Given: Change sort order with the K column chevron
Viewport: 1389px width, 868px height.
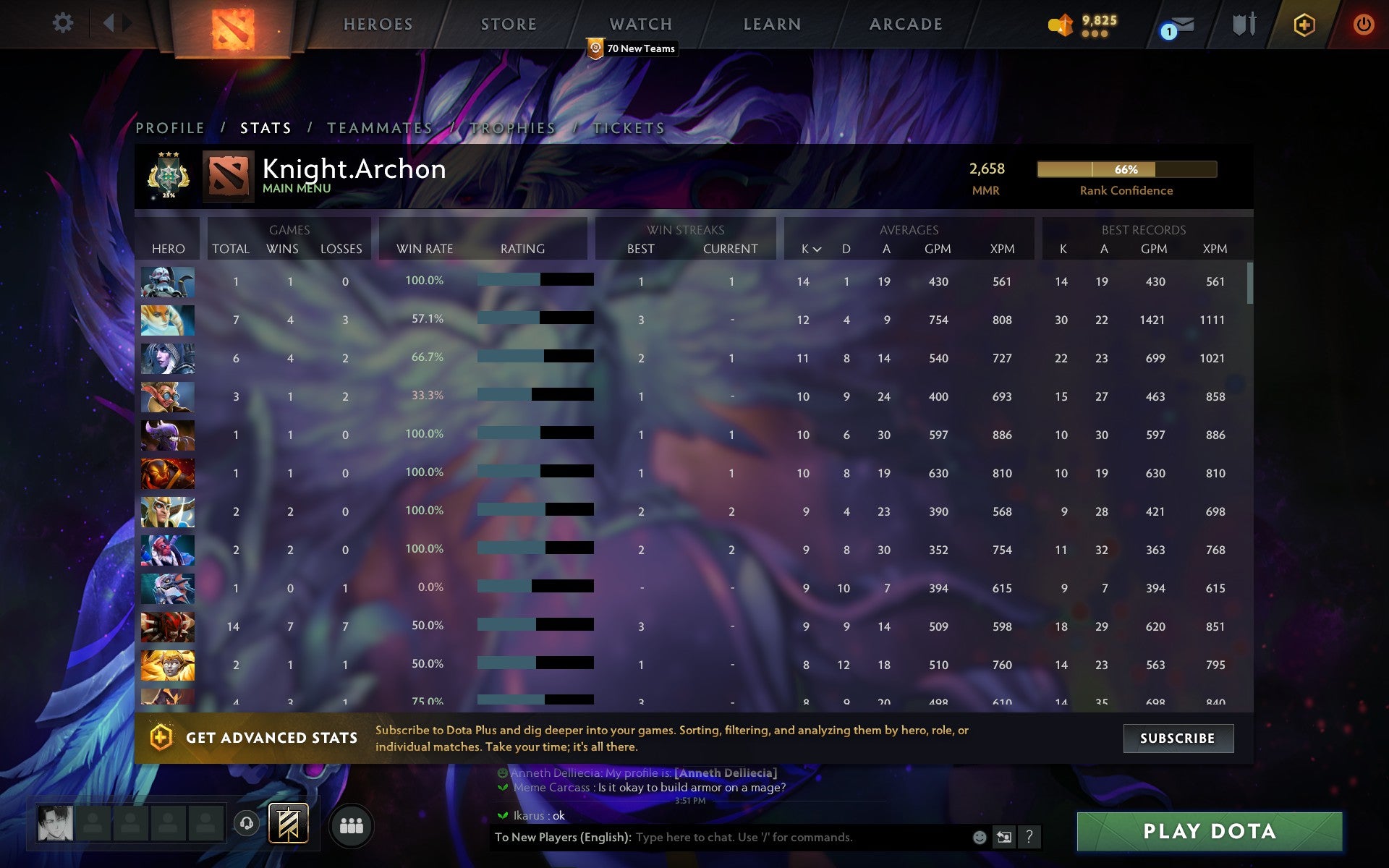Looking at the screenshot, I should (817, 249).
